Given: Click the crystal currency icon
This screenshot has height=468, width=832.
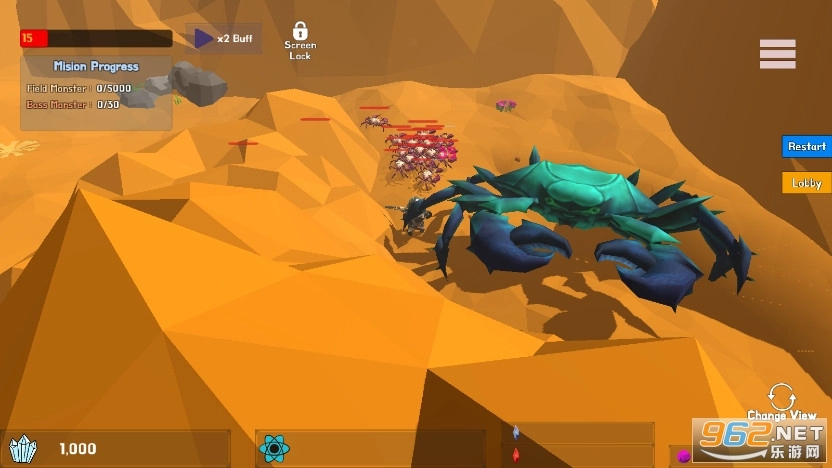Looking at the screenshot, I should [22, 450].
